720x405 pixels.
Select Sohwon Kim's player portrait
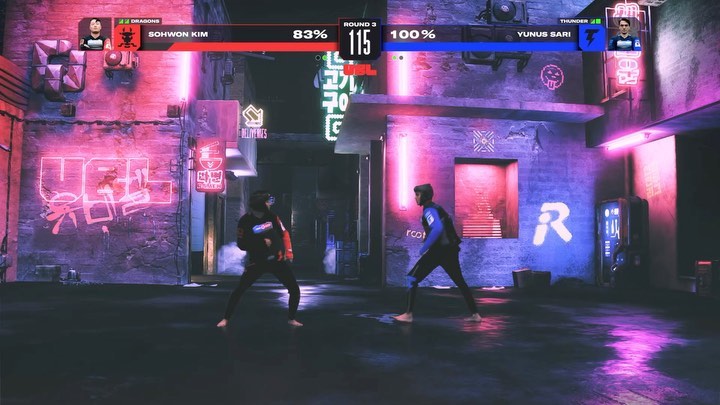(95, 33)
